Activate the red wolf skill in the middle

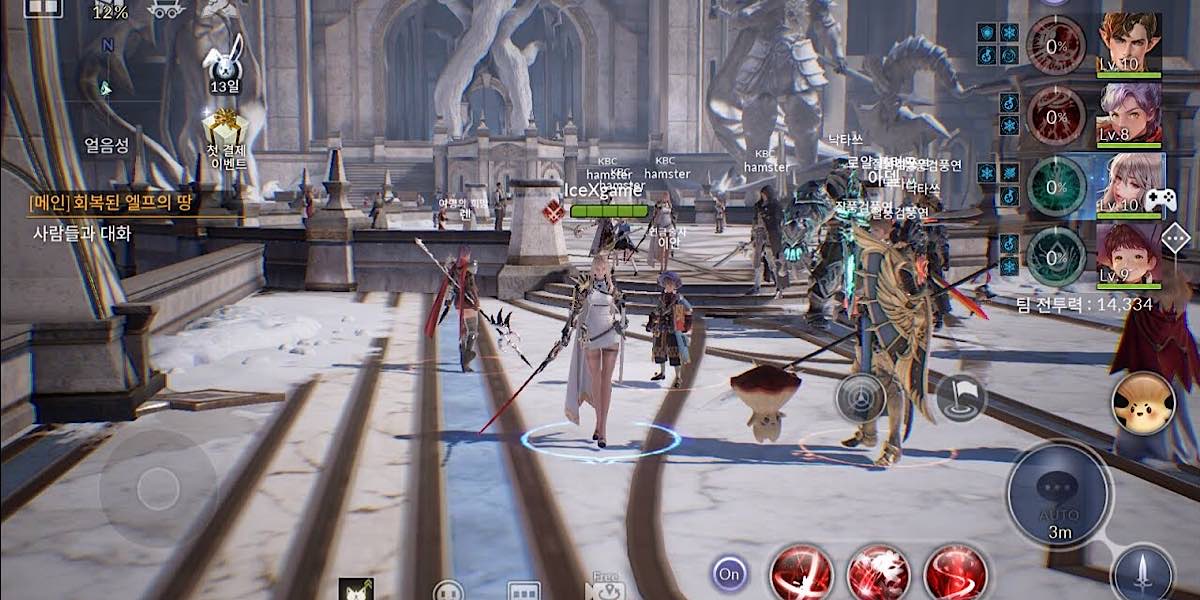coord(878,574)
